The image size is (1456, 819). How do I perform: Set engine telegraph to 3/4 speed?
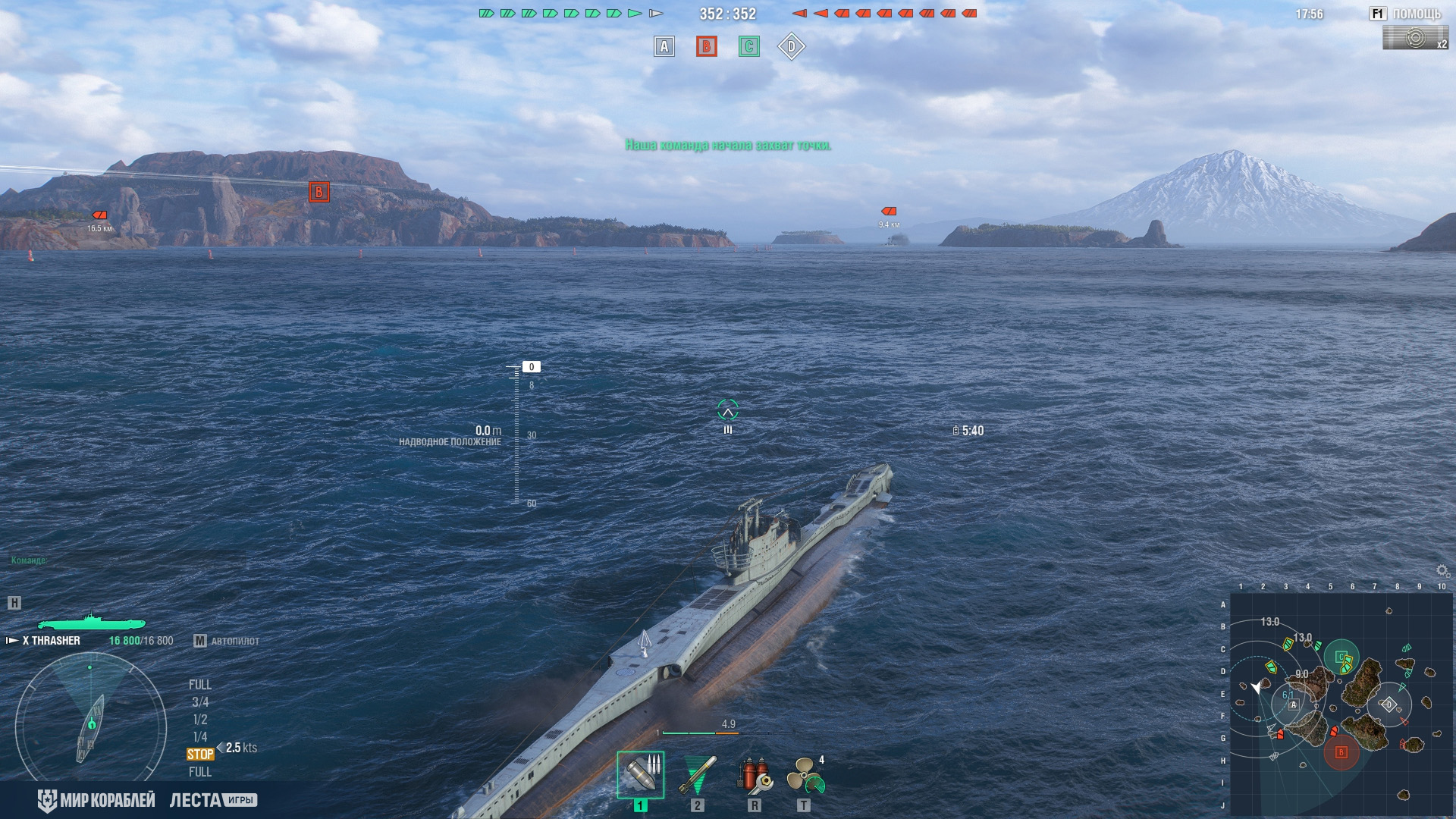pos(200,702)
